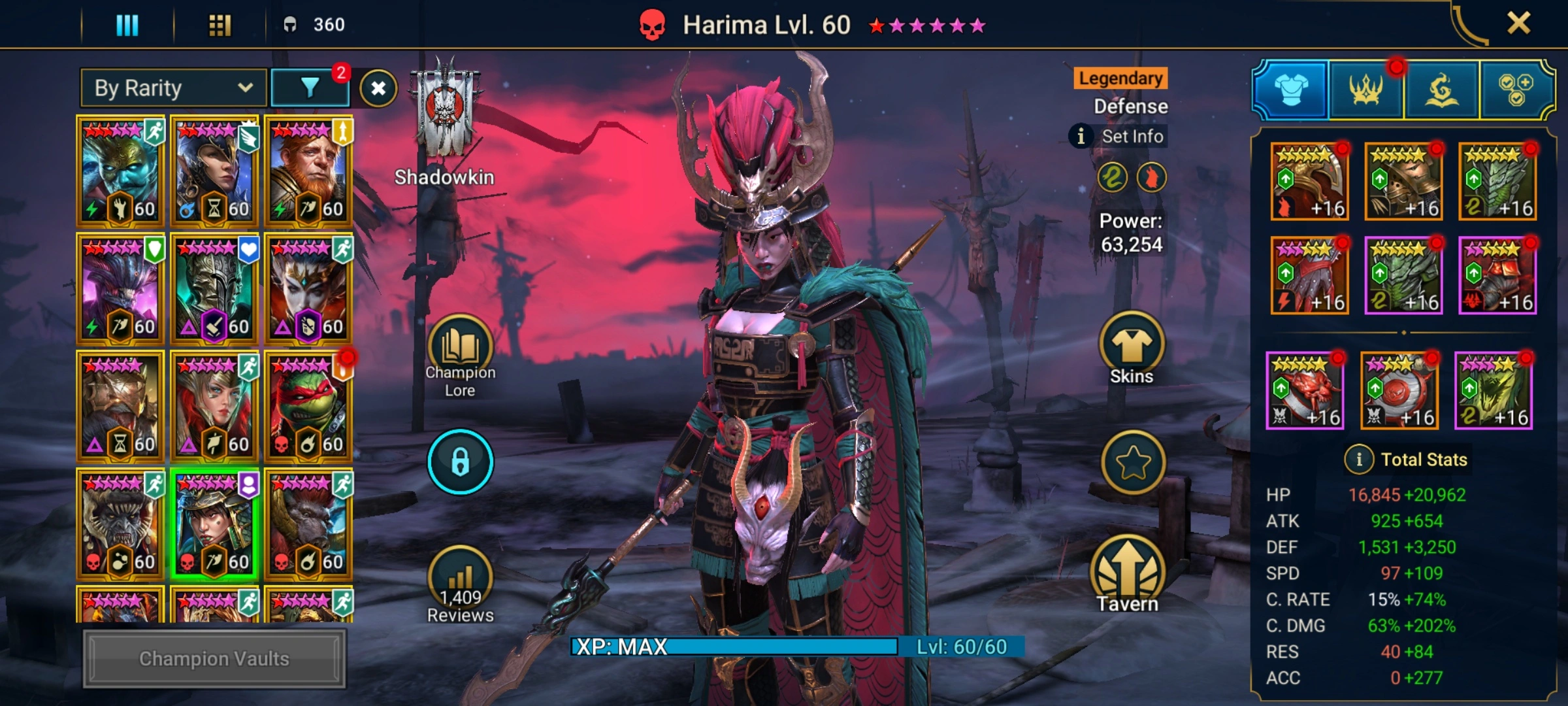Select the red-masked turtle champion
Viewport: 1568px width, 706px height.
coord(308,407)
